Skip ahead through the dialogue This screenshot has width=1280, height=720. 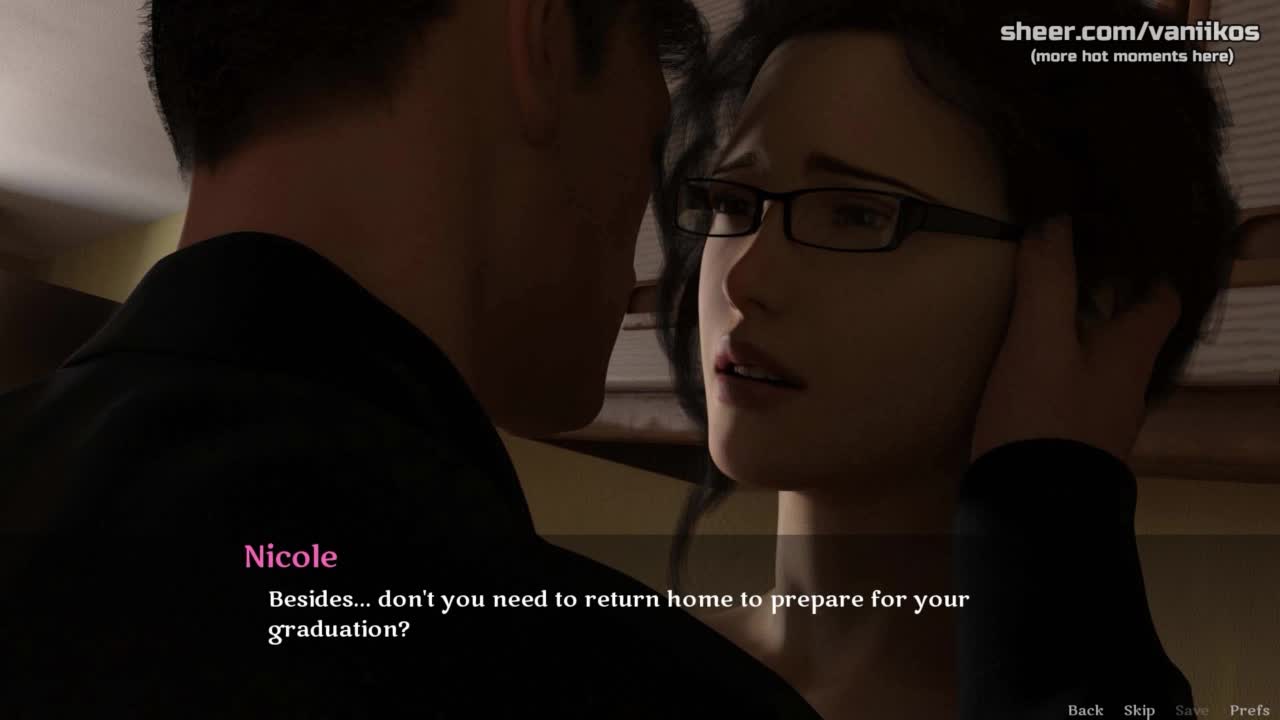1139,710
